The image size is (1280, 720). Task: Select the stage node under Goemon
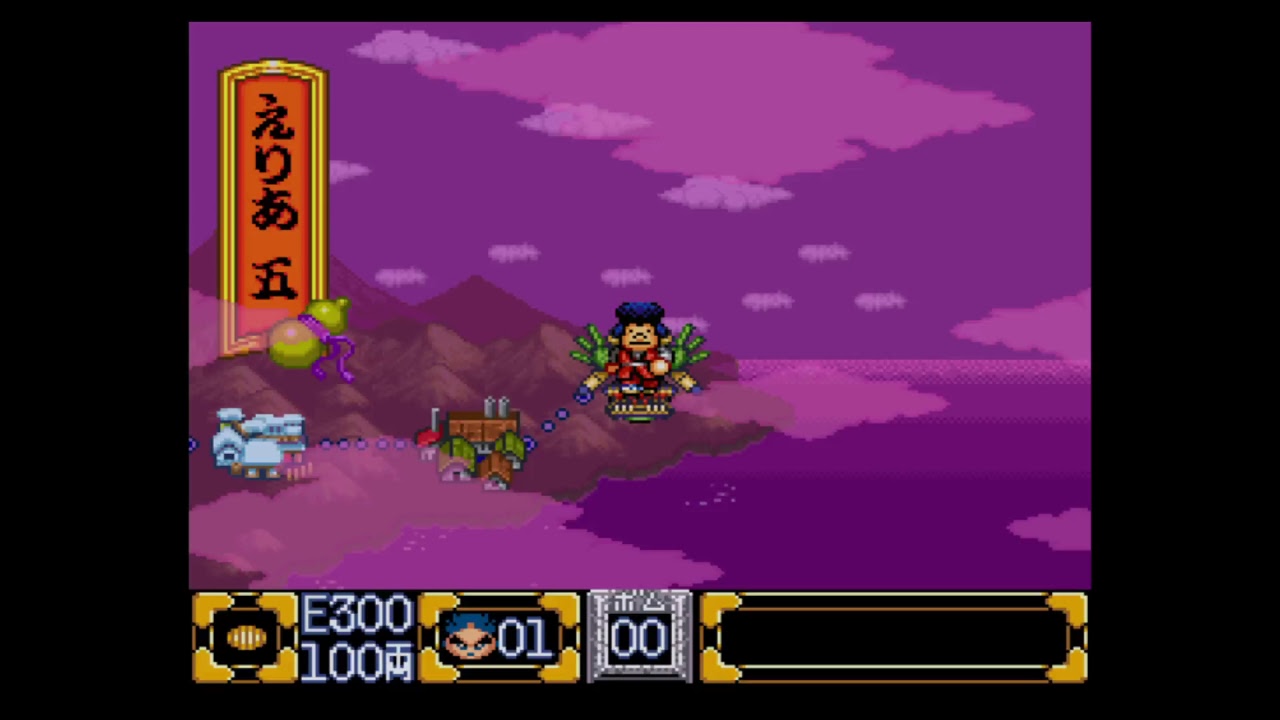640,403
